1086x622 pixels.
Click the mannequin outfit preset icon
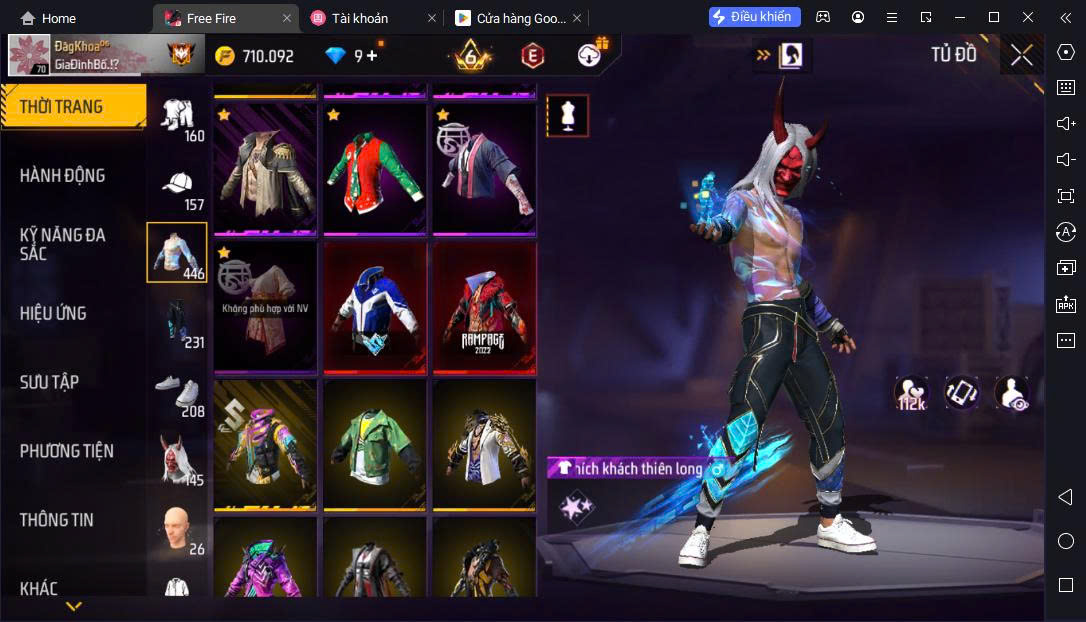click(x=567, y=116)
